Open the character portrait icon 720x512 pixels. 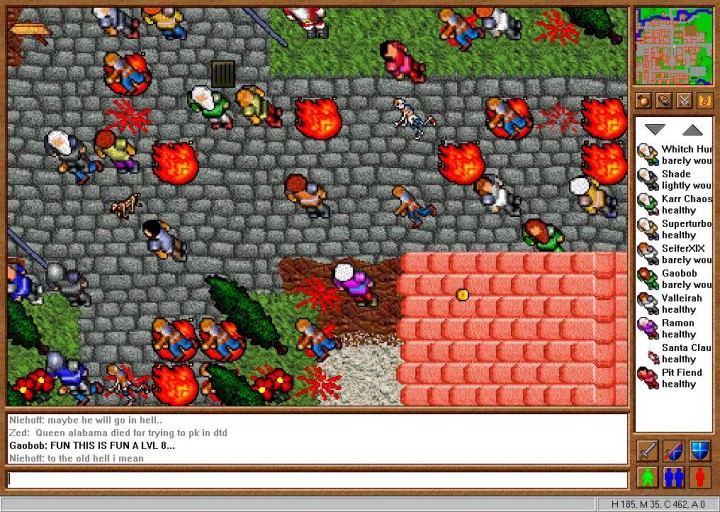664,100
